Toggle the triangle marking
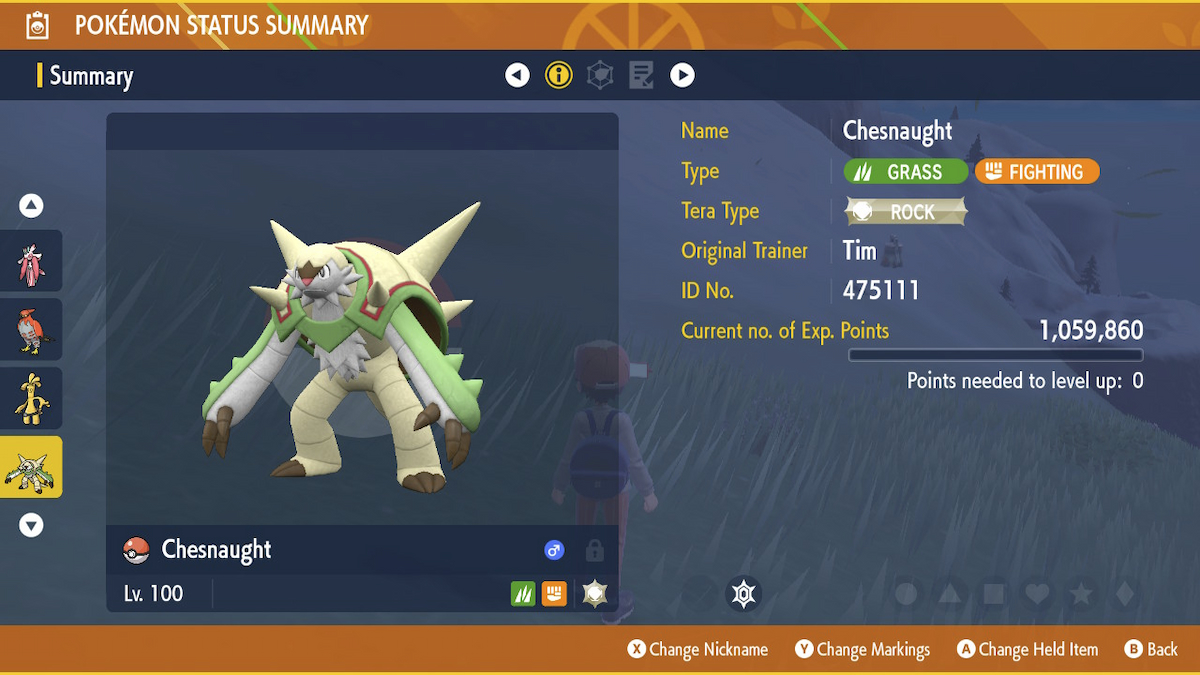1200x675 pixels. click(950, 594)
